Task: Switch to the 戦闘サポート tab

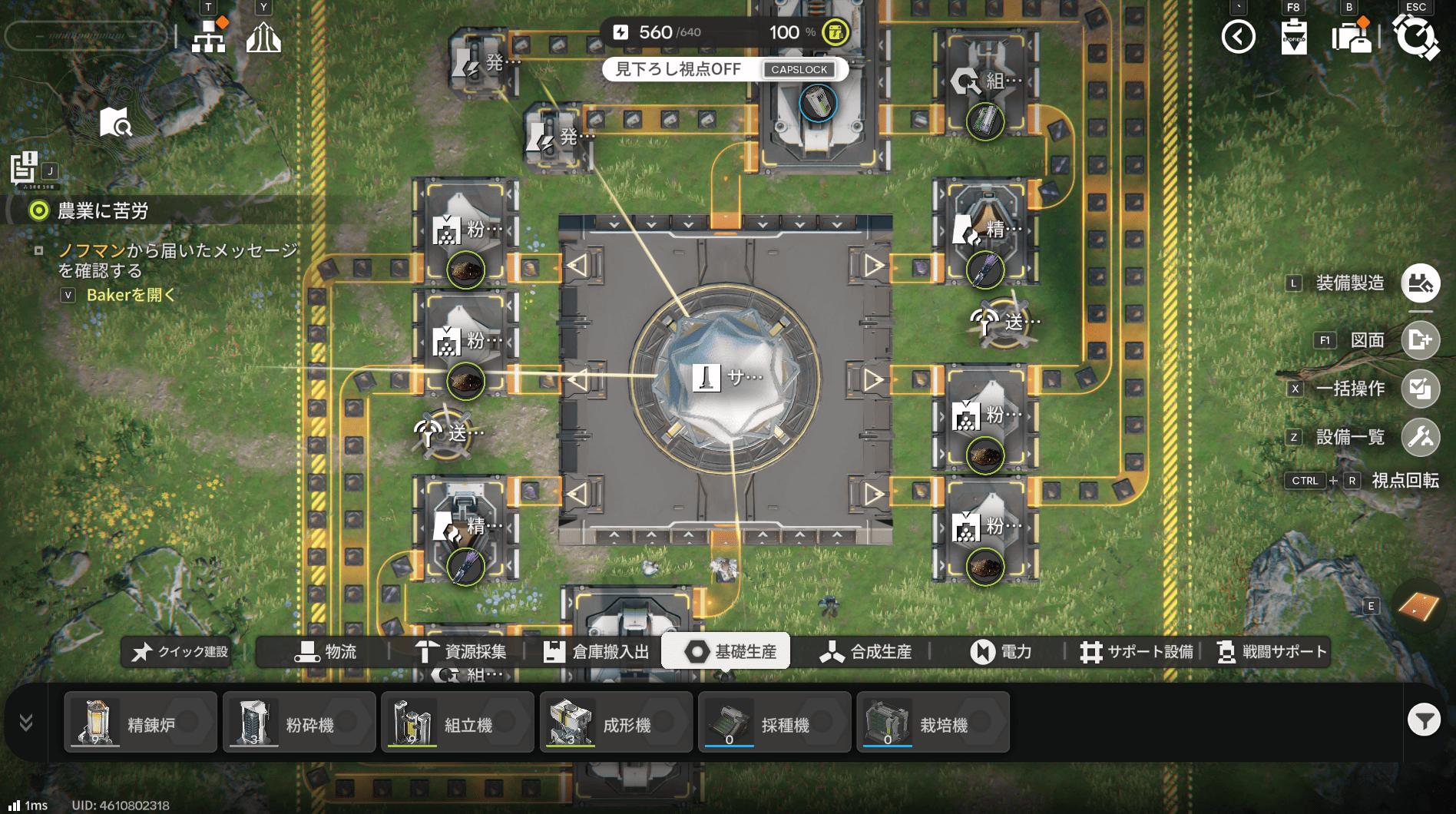Action: click(x=1272, y=652)
